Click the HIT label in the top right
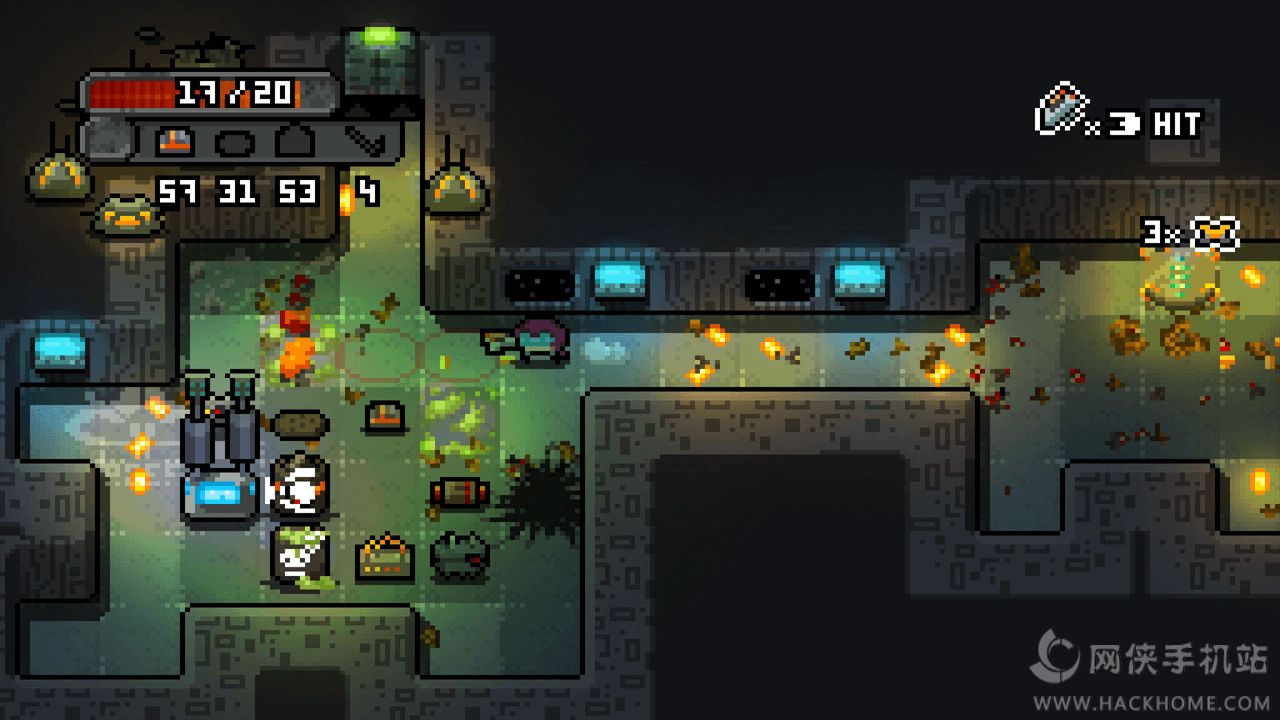This screenshot has width=1280, height=720. click(x=1178, y=125)
